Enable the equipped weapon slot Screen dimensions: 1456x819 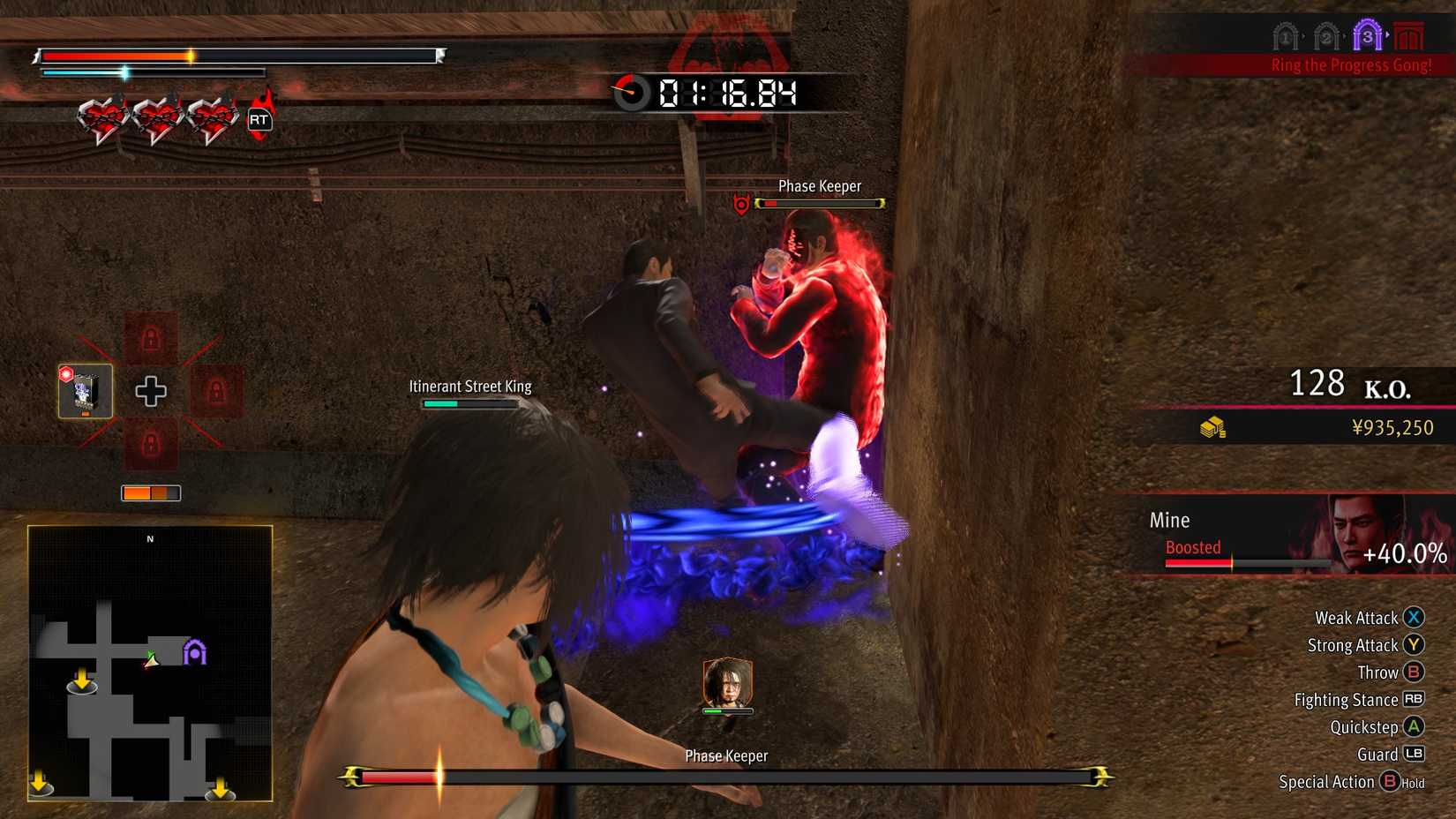[x=84, y=390]
